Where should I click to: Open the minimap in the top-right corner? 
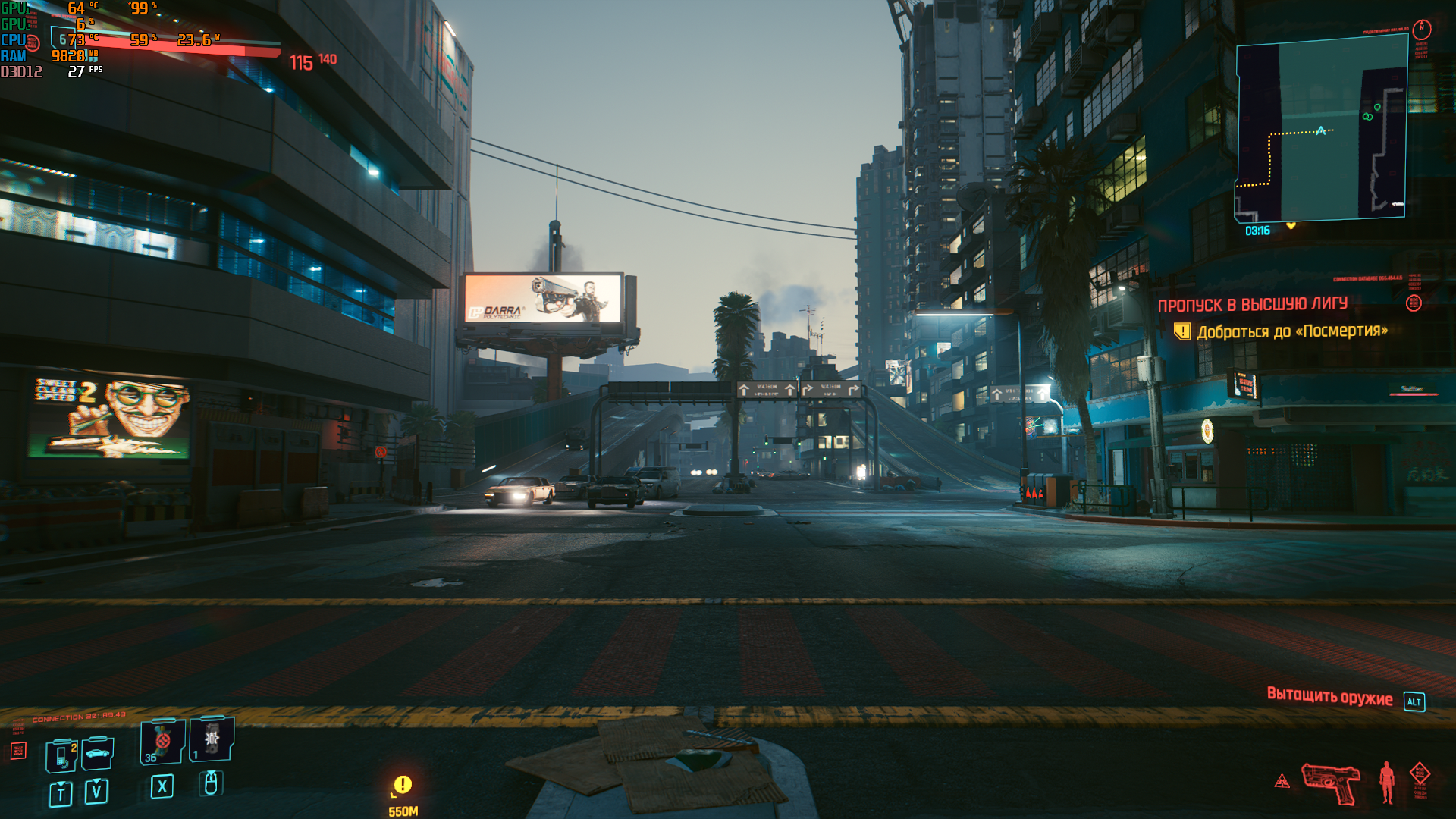pos(1321,129)
